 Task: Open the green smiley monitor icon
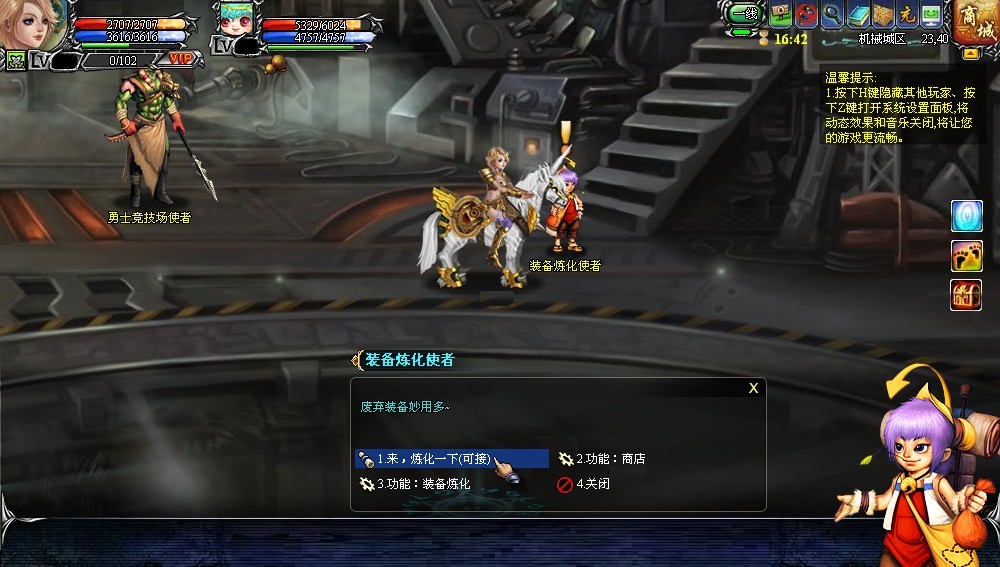(x=932, y=15)
